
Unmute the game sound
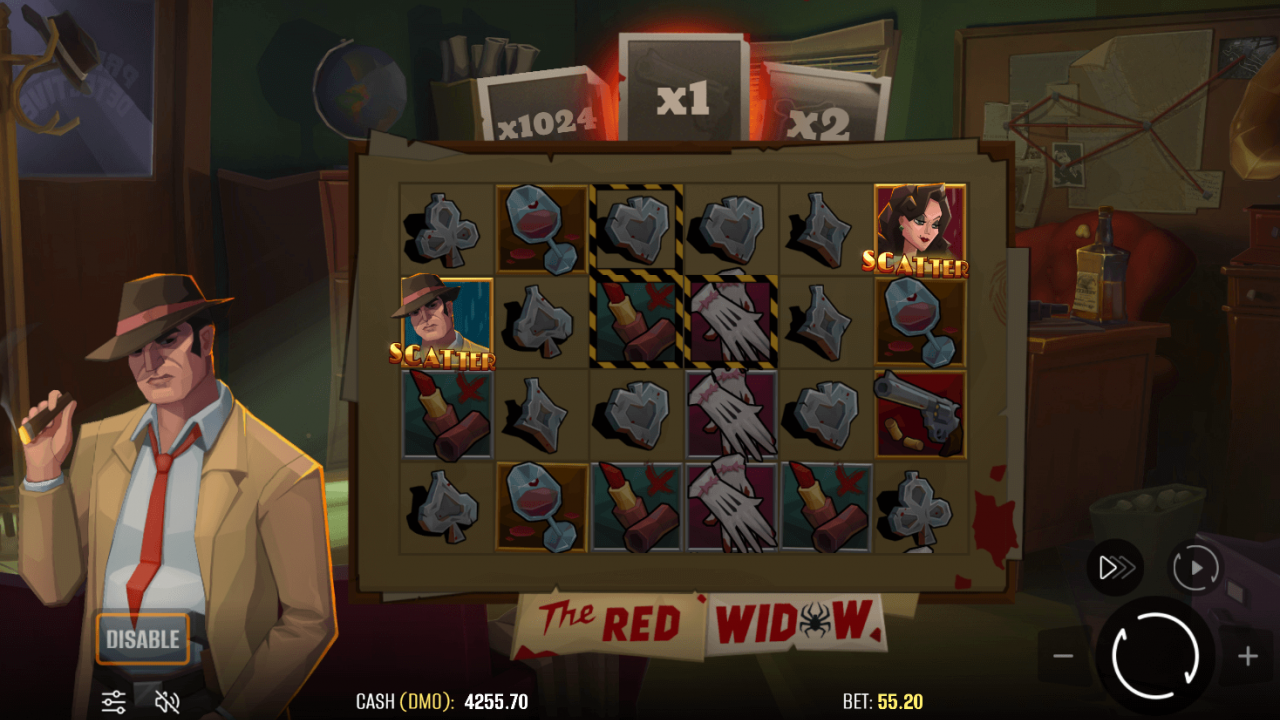[165, 700]
